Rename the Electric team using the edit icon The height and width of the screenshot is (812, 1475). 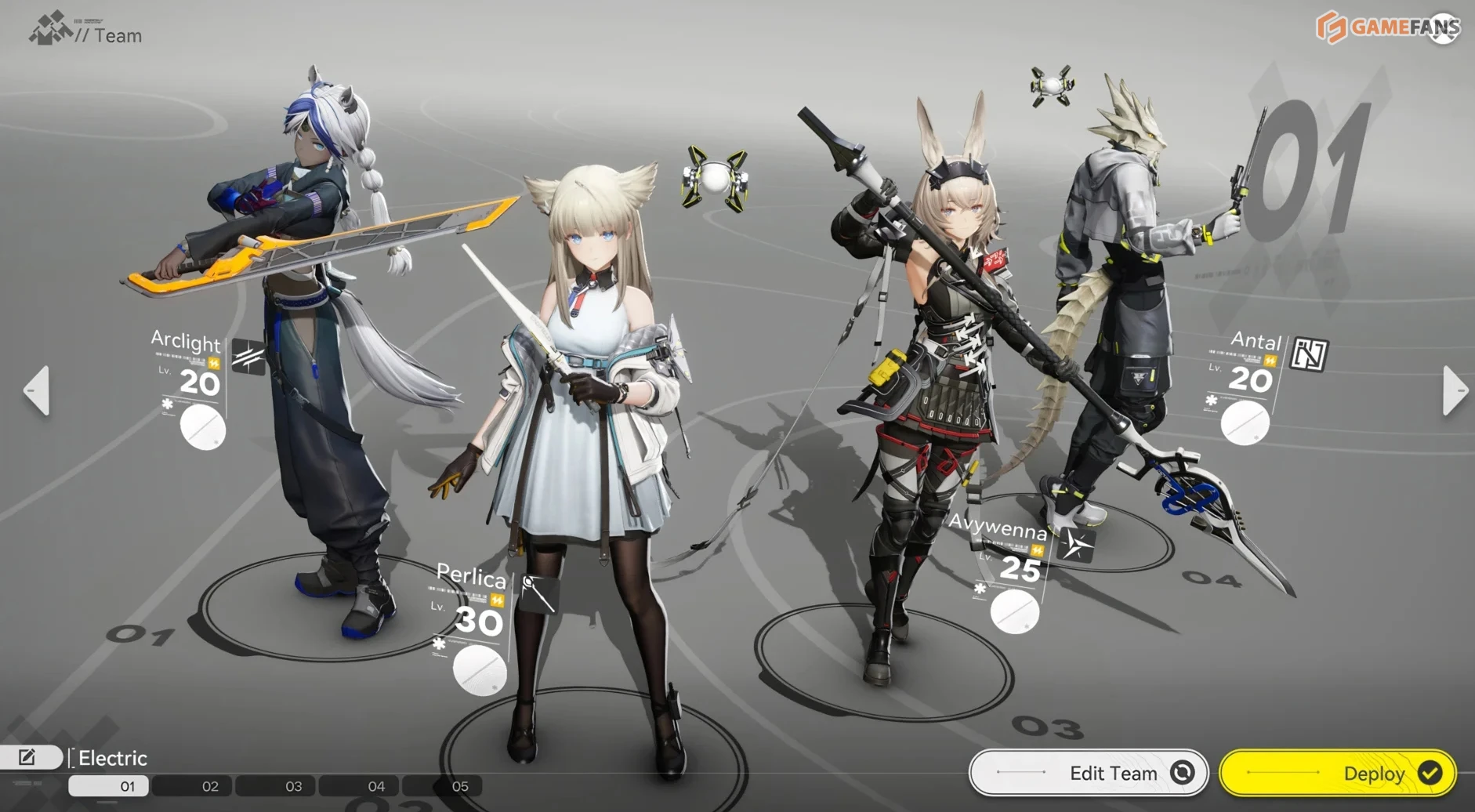point(28,757)
